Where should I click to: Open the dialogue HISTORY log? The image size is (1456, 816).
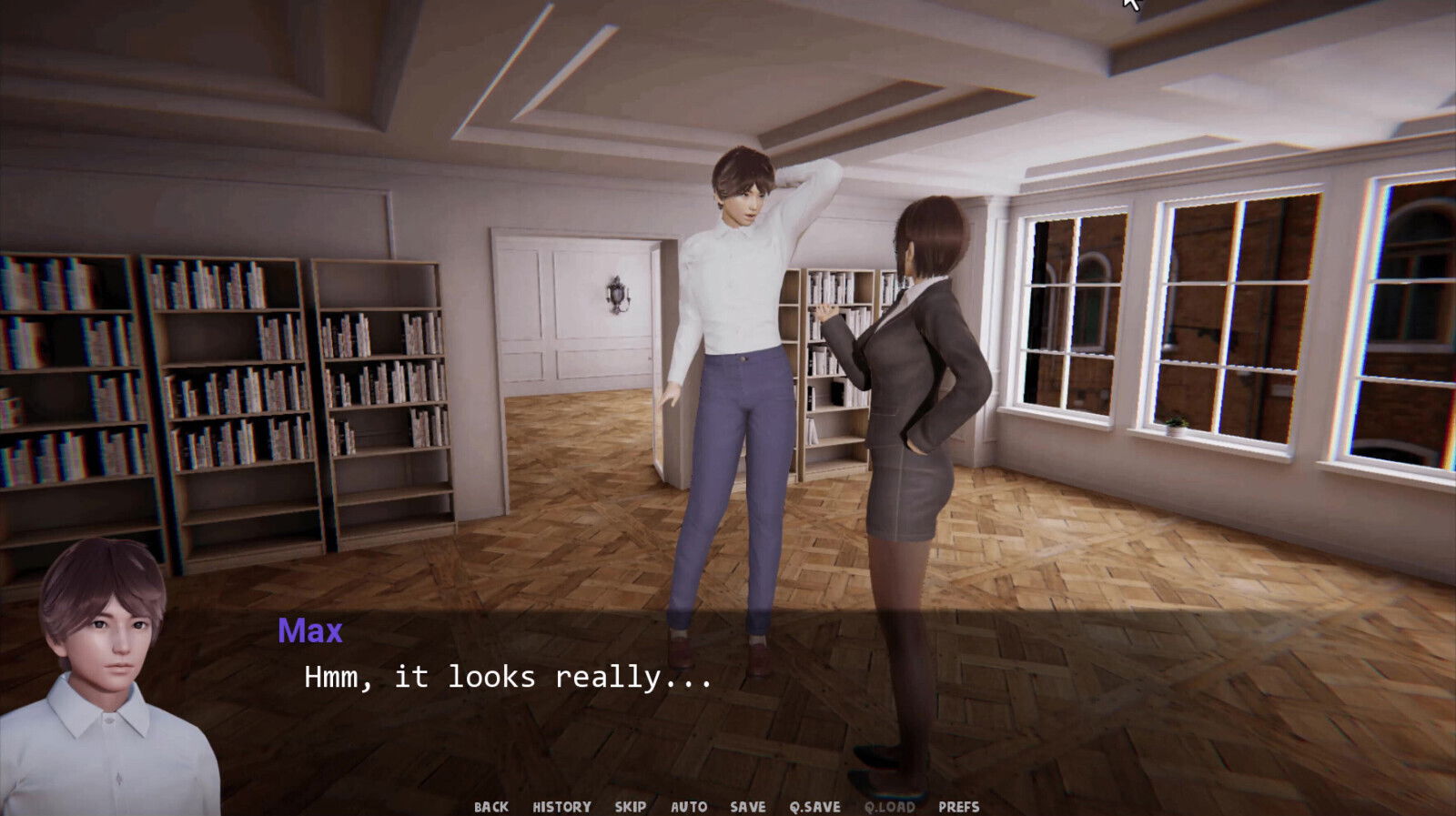pos(561,806)
